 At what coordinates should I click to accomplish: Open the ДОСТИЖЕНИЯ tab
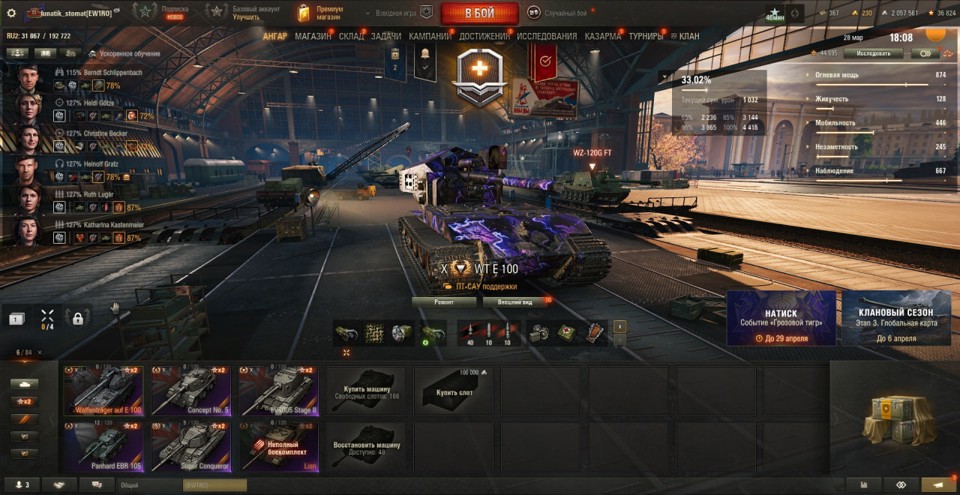[485, 36]
